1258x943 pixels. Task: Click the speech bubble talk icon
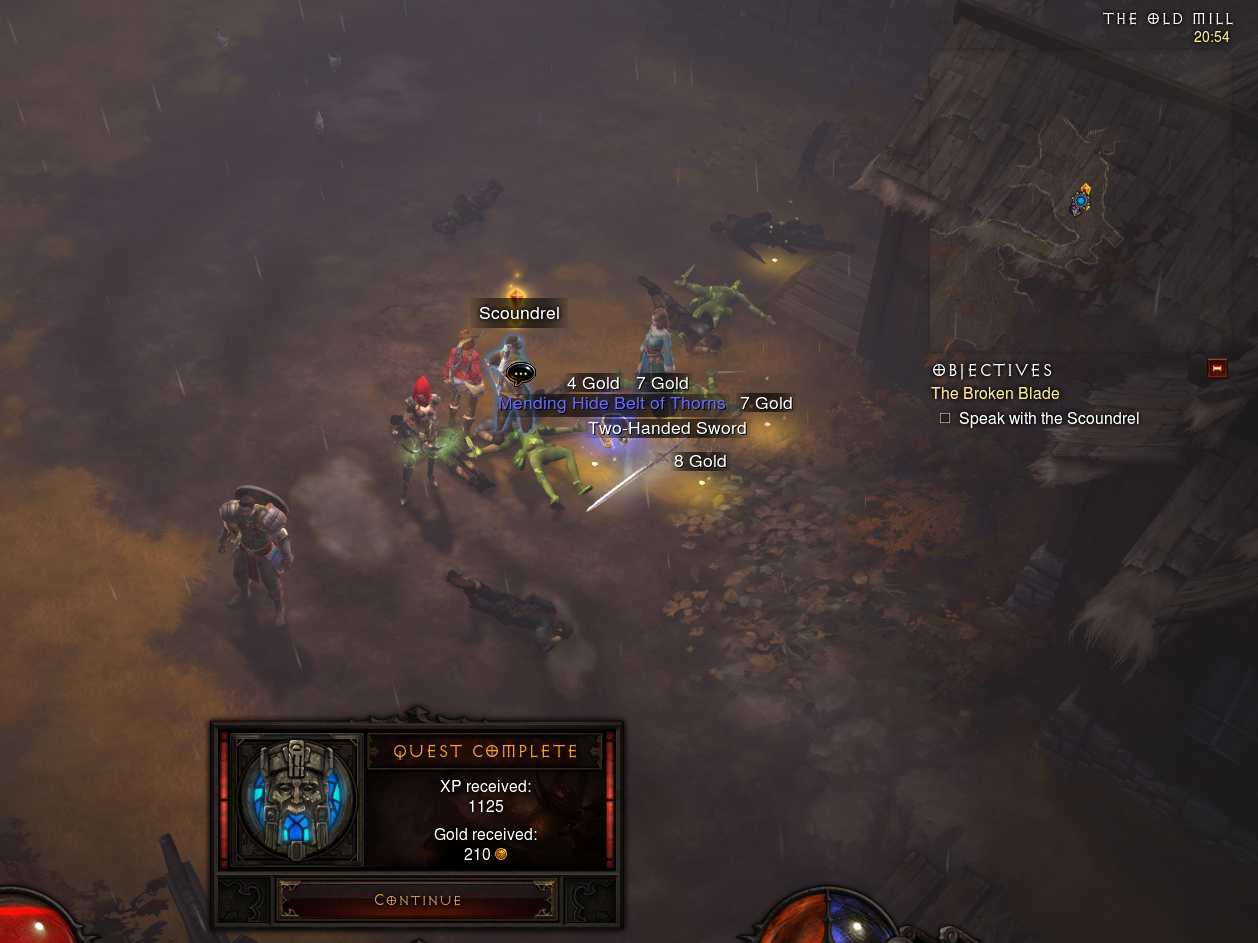point(520,374)
